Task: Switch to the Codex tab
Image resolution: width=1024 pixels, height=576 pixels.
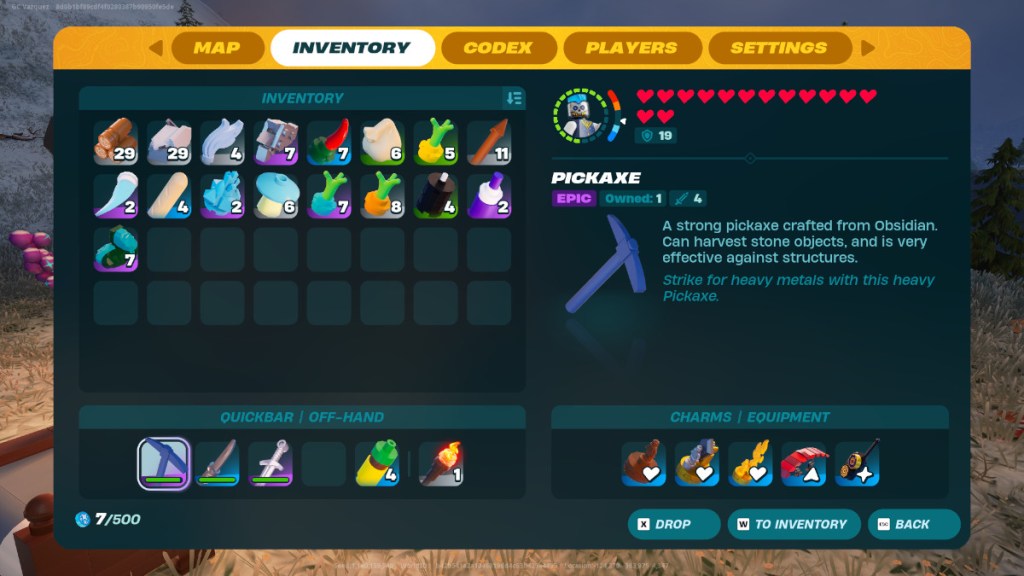Action: pyautogui.click(x=497, y=48)
